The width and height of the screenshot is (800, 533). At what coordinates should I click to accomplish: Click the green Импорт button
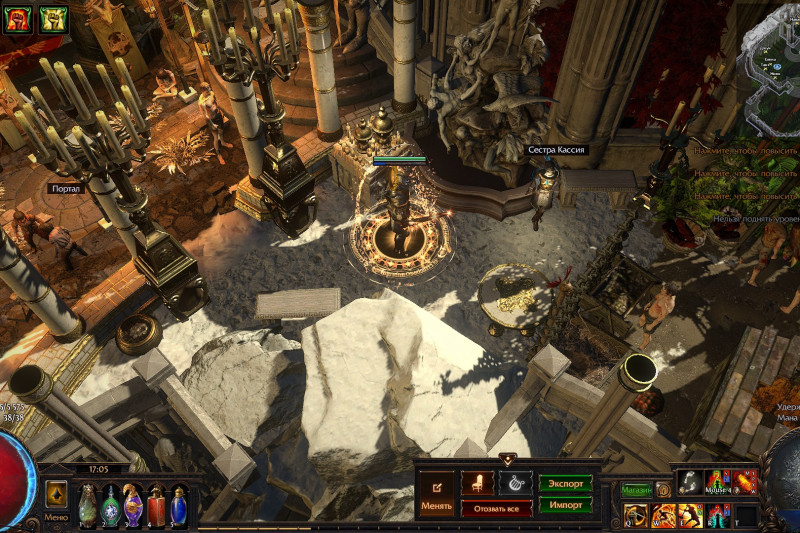(565, 505)
